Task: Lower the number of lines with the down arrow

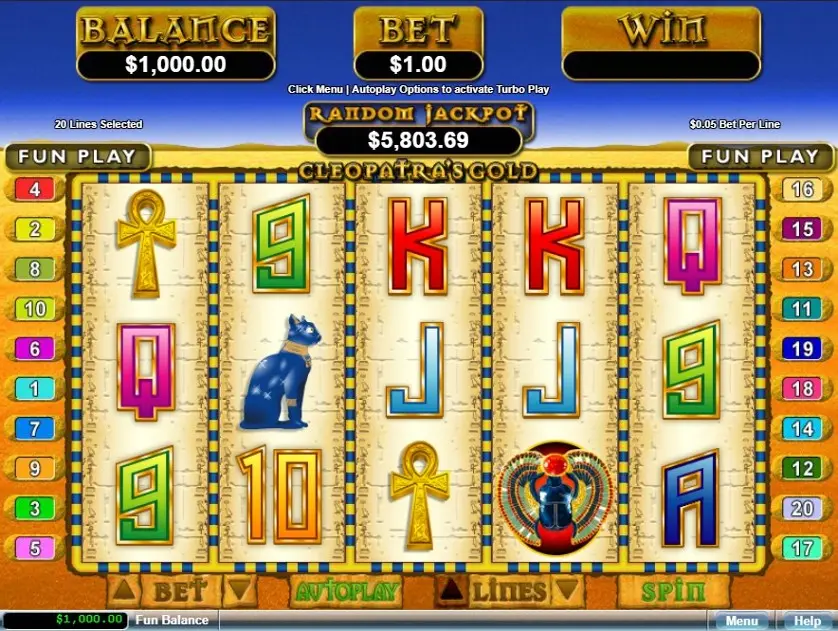Action: [x=568, y=589]
